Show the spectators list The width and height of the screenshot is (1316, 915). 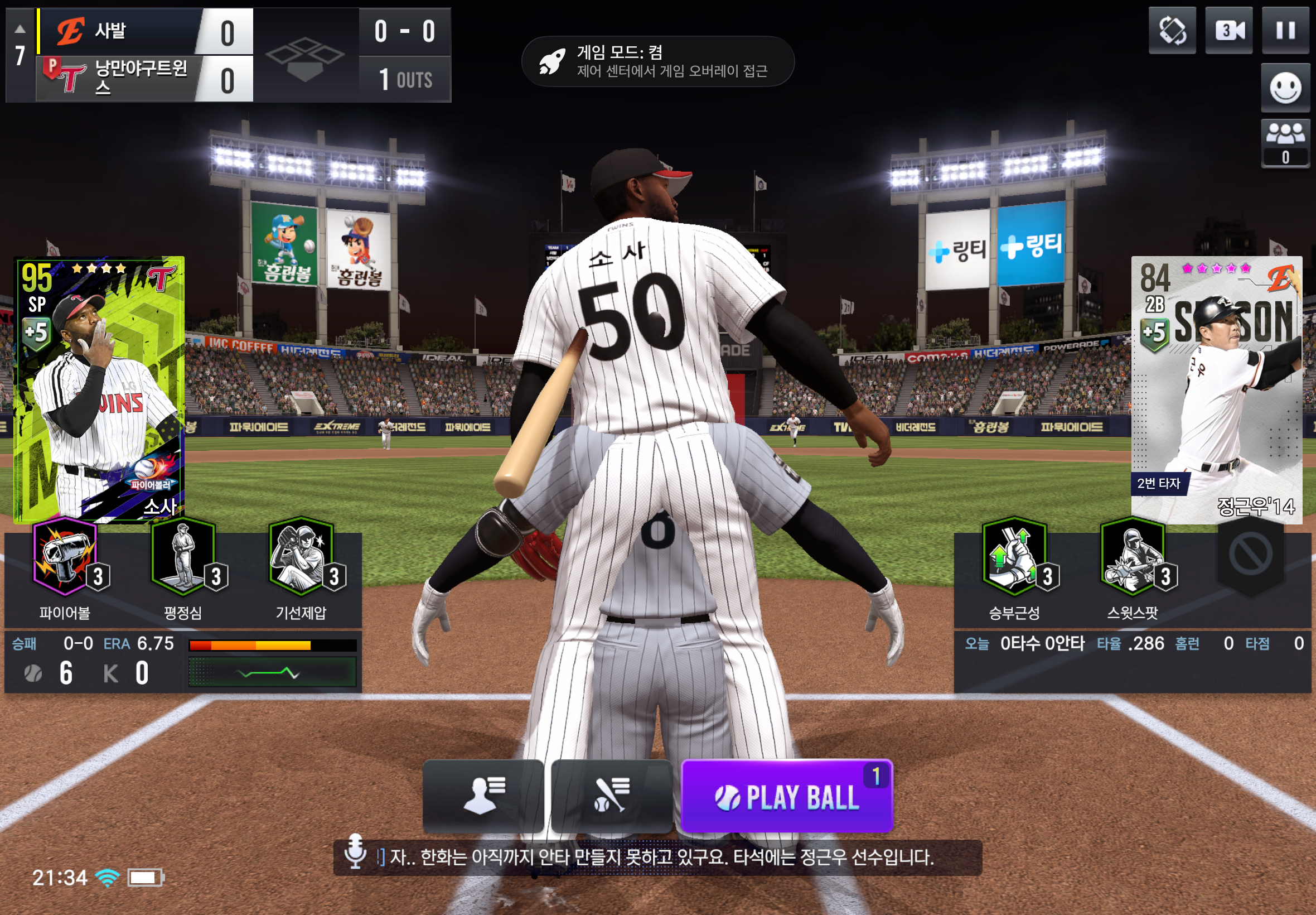[1285, 143]
